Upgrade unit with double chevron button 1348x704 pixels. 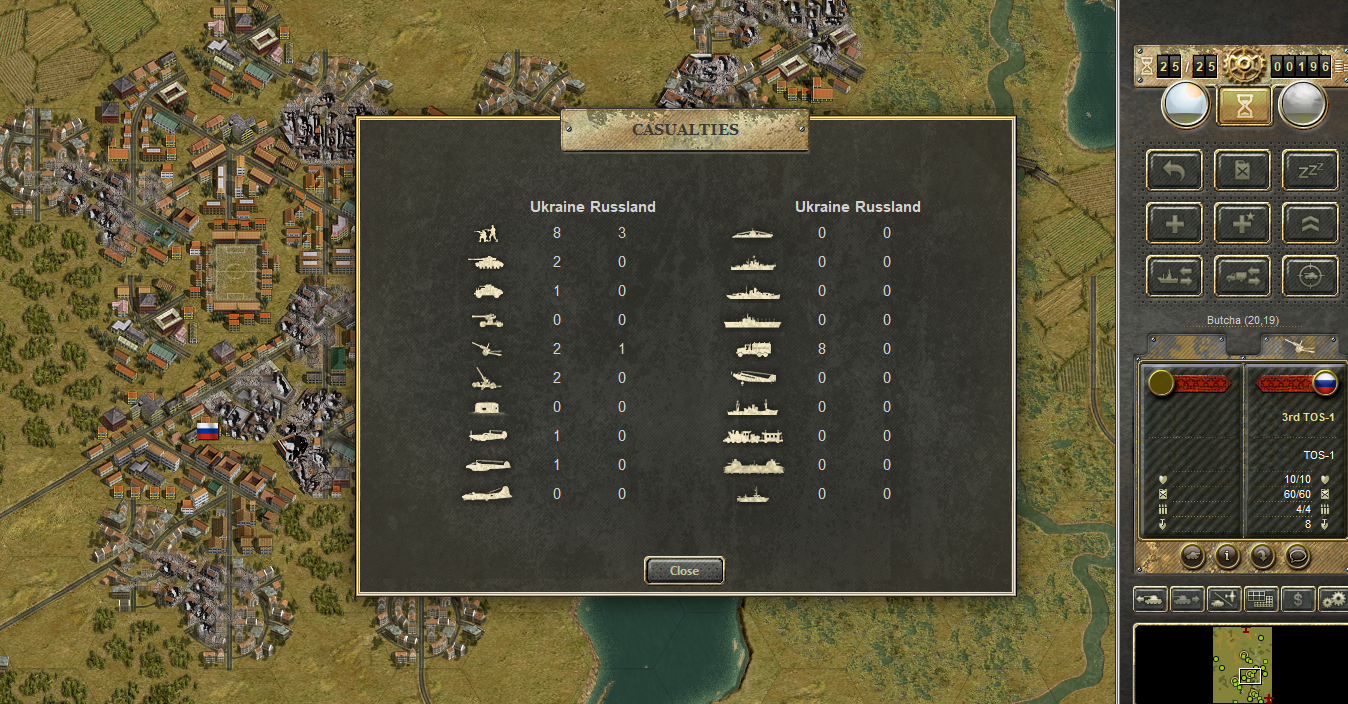click(1309, 223)
